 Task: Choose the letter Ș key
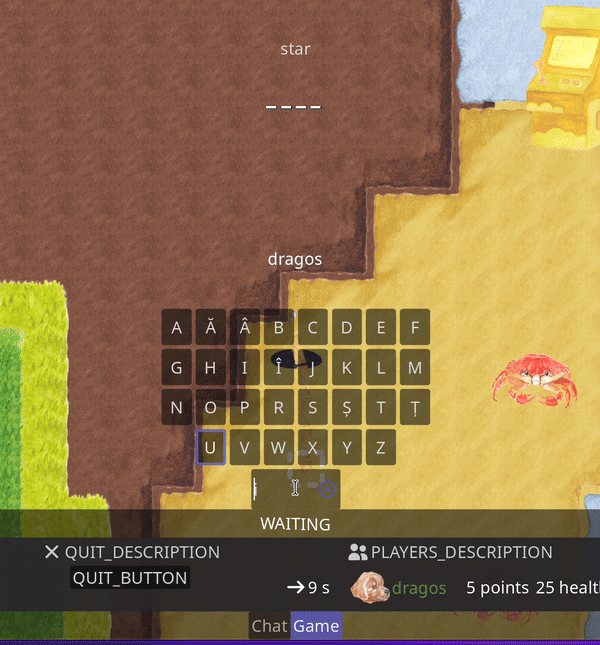click(x=347, y=407)
